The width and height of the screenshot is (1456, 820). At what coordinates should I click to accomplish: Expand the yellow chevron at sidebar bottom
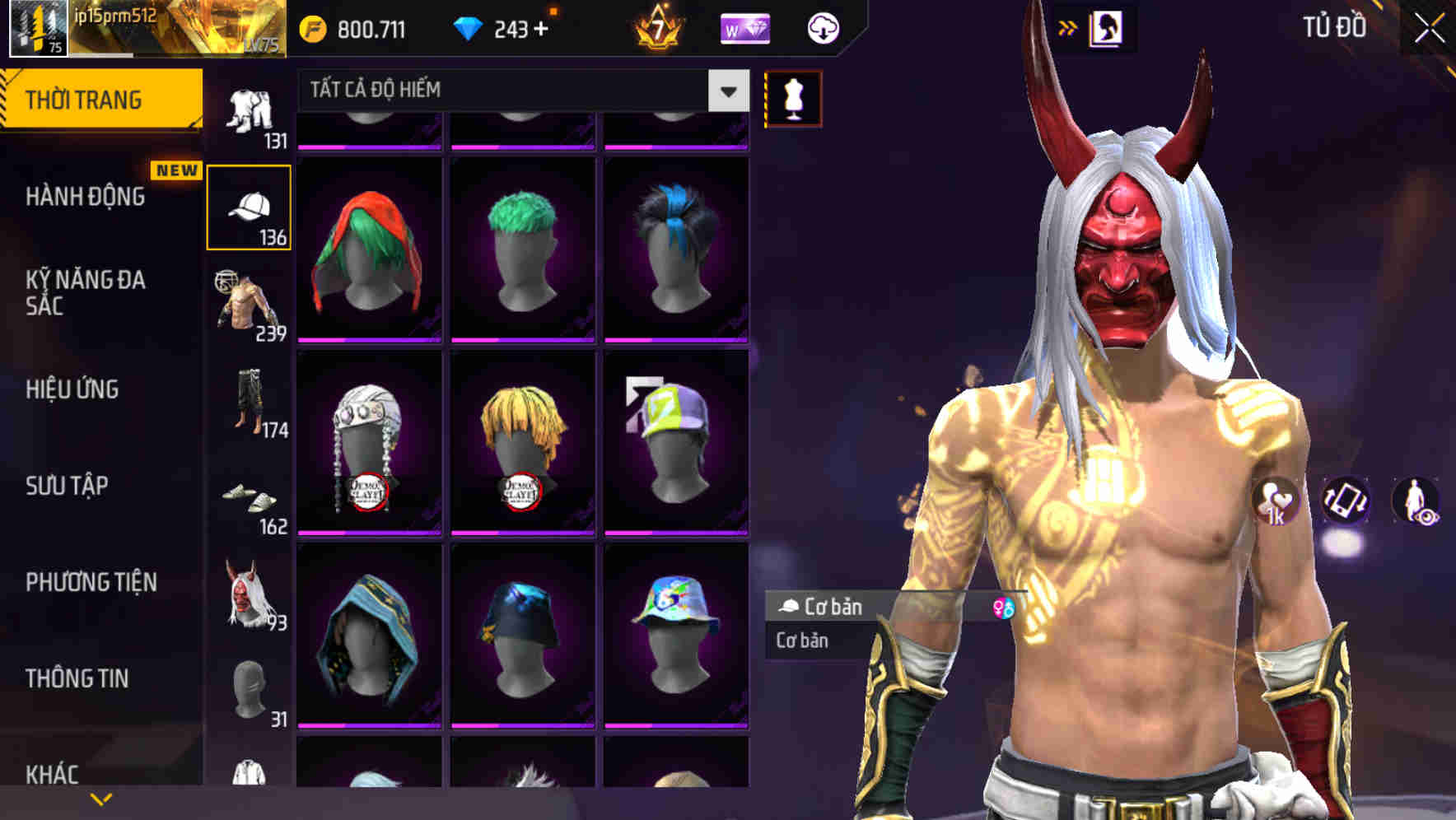coord(101,799)
